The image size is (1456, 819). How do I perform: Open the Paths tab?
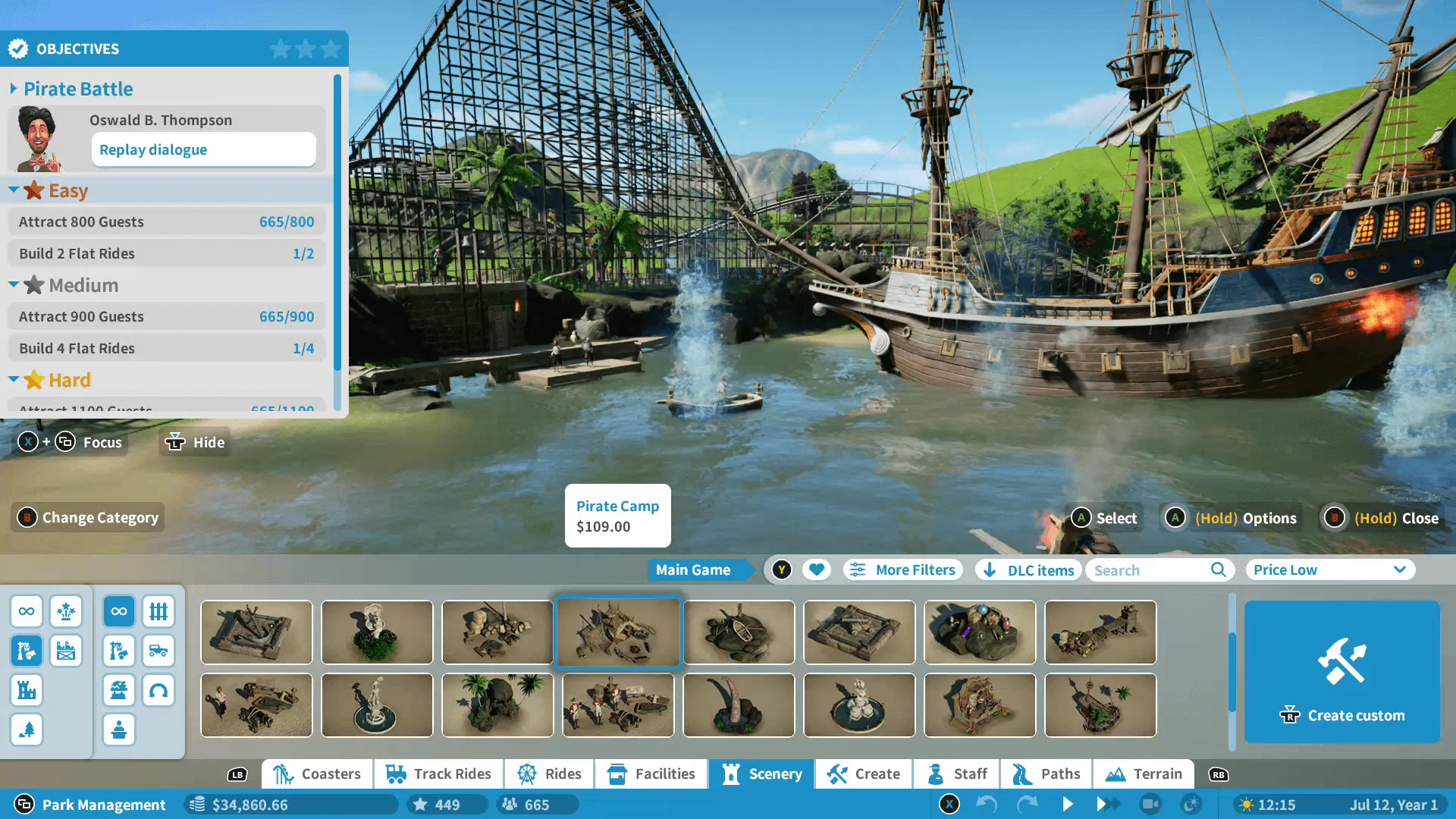click(x=1046, y=773)
